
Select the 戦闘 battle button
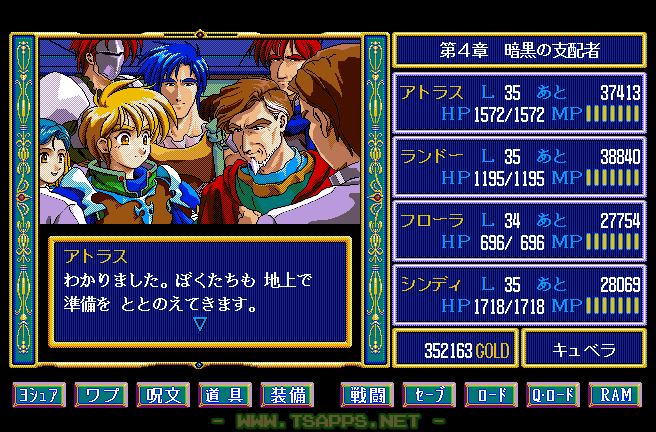point(367,394)
